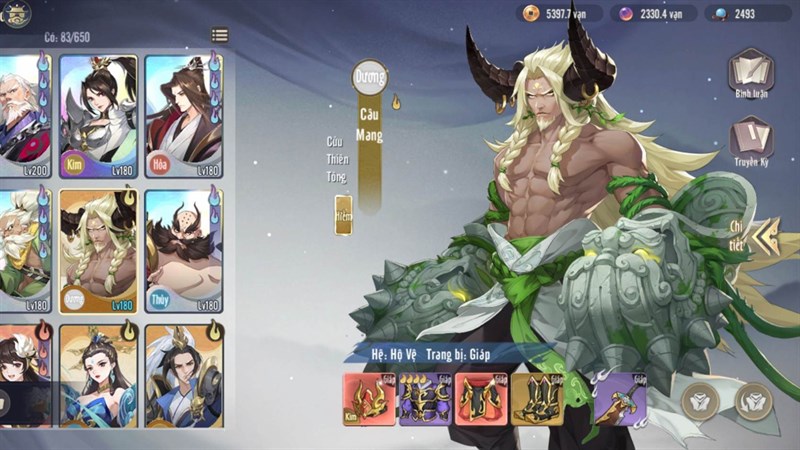Click the Hiếm rarity tag
Screen dimensions: 800x450
click(x=343, y=215)
